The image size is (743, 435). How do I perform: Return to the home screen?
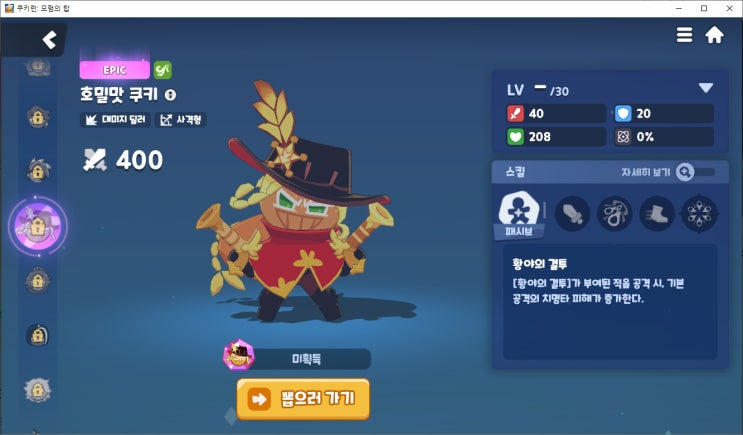[x=714, y=35]
